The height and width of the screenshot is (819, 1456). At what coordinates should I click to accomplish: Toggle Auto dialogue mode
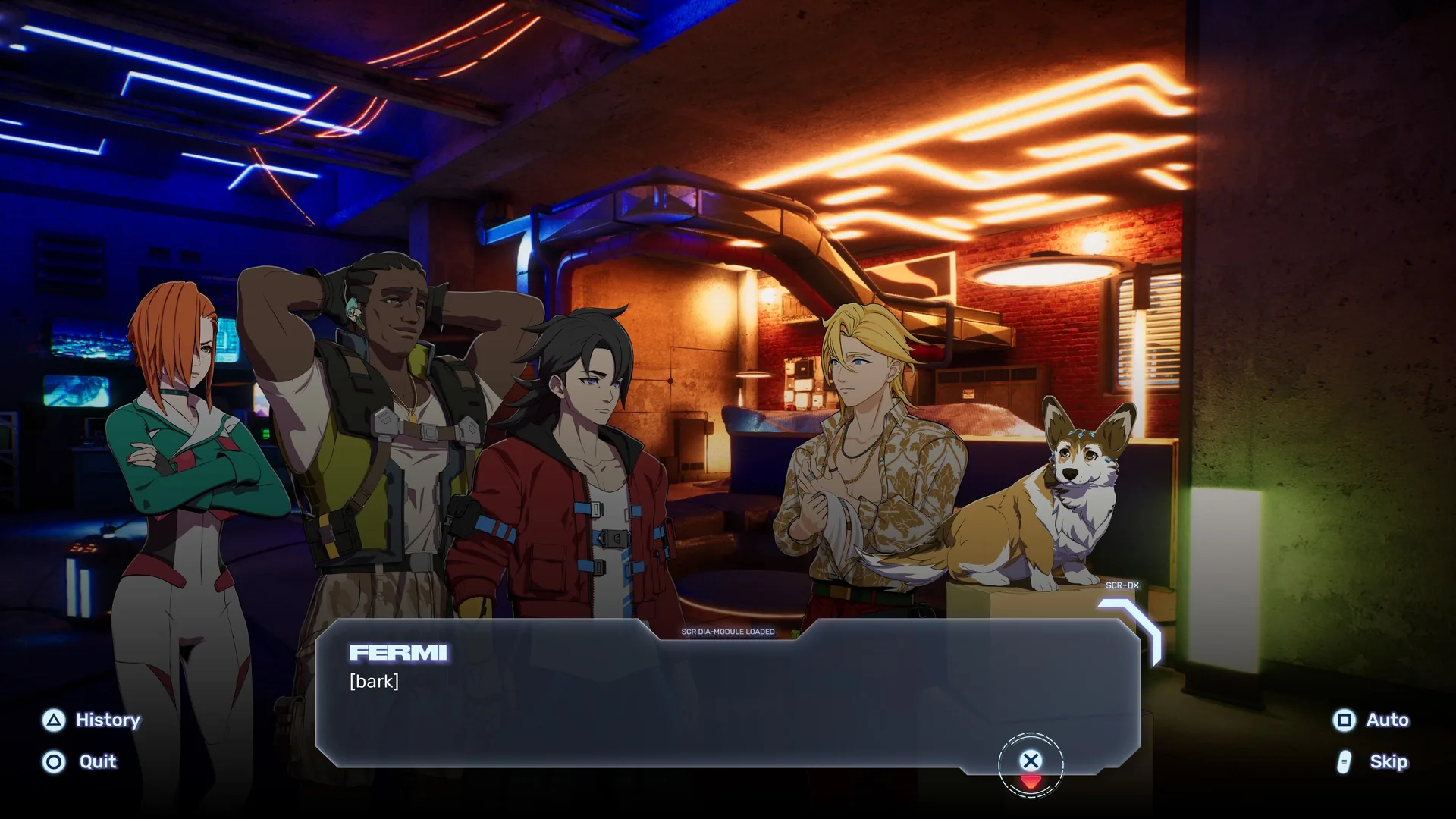pyautogui.click(x=1371, y=720)
